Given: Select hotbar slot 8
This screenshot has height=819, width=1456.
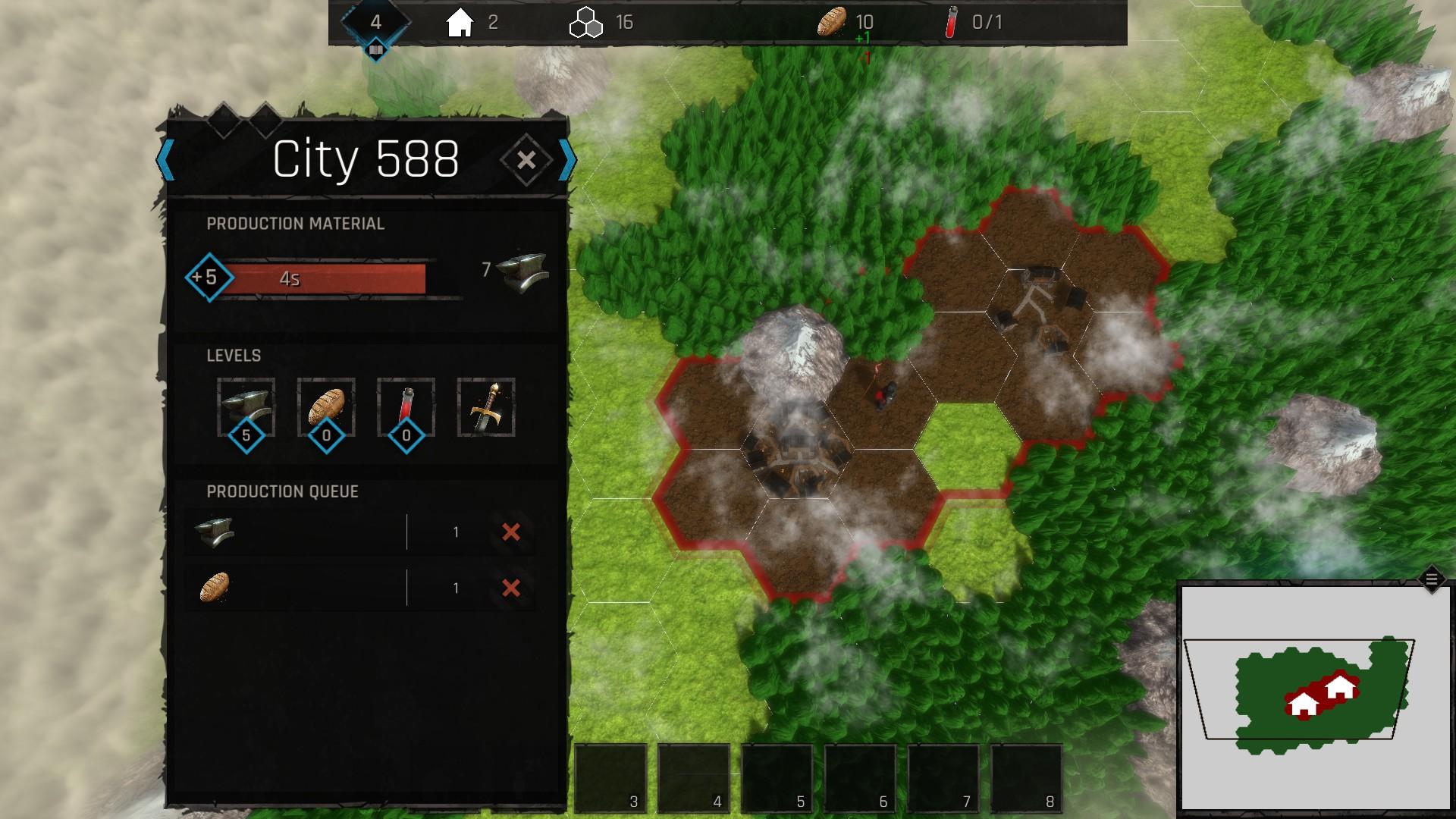Looking at the screenshot, I should pos(1027,778).
